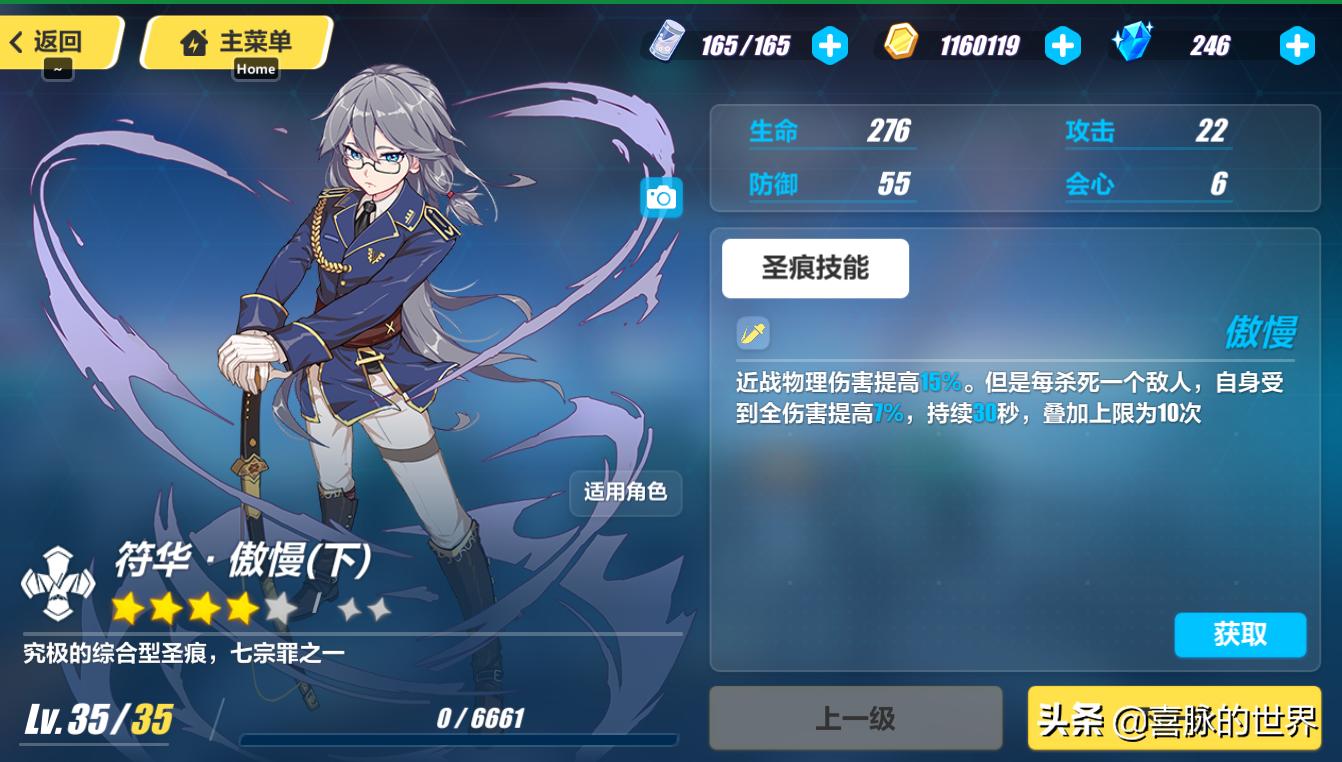Image resolution: width=1342 pixels, height=762 pixels.
Task: Click the gold coin currency icon
Action: click(900, 44)
